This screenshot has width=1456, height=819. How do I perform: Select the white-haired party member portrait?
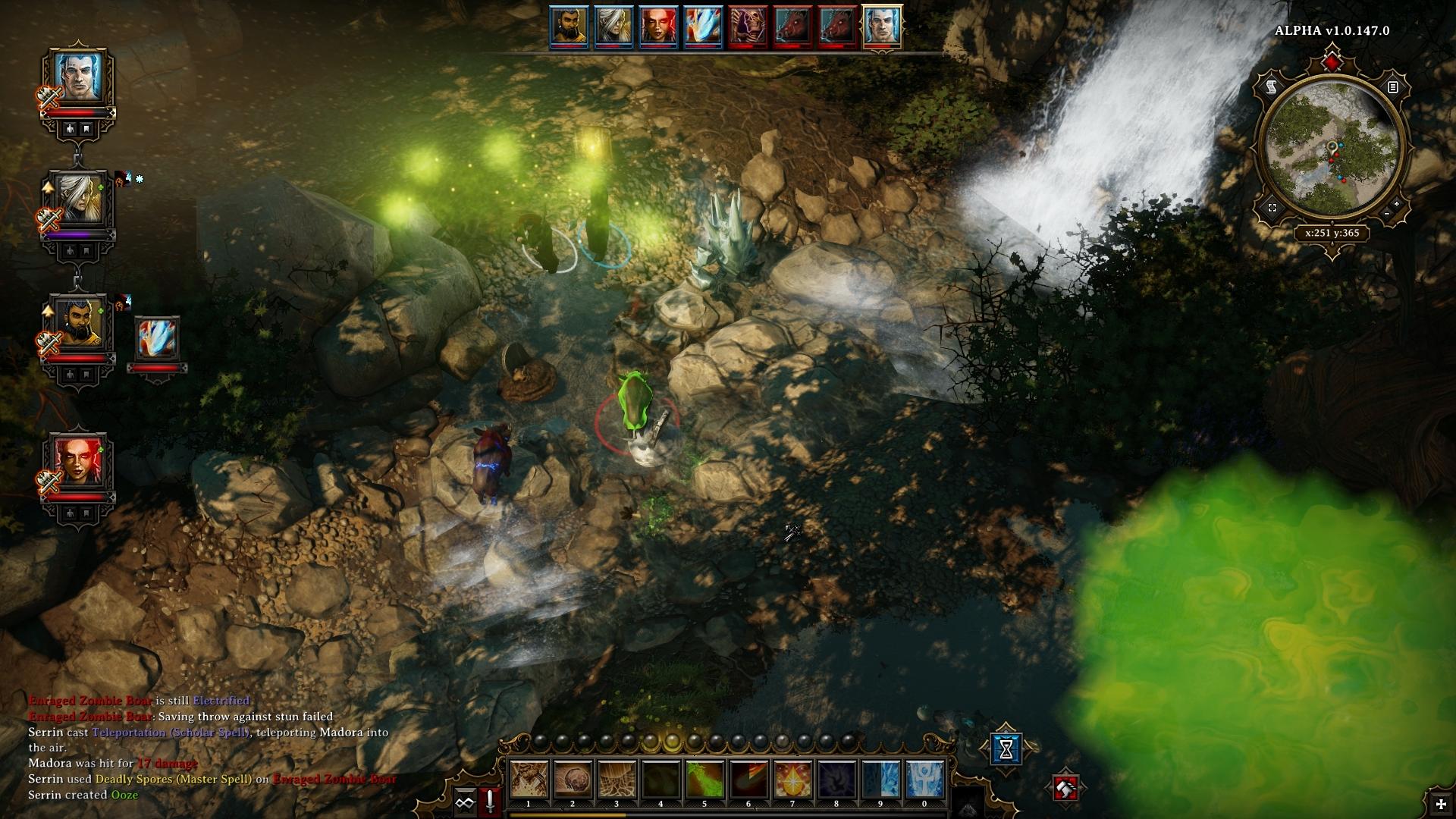click(x=78, y=199)
